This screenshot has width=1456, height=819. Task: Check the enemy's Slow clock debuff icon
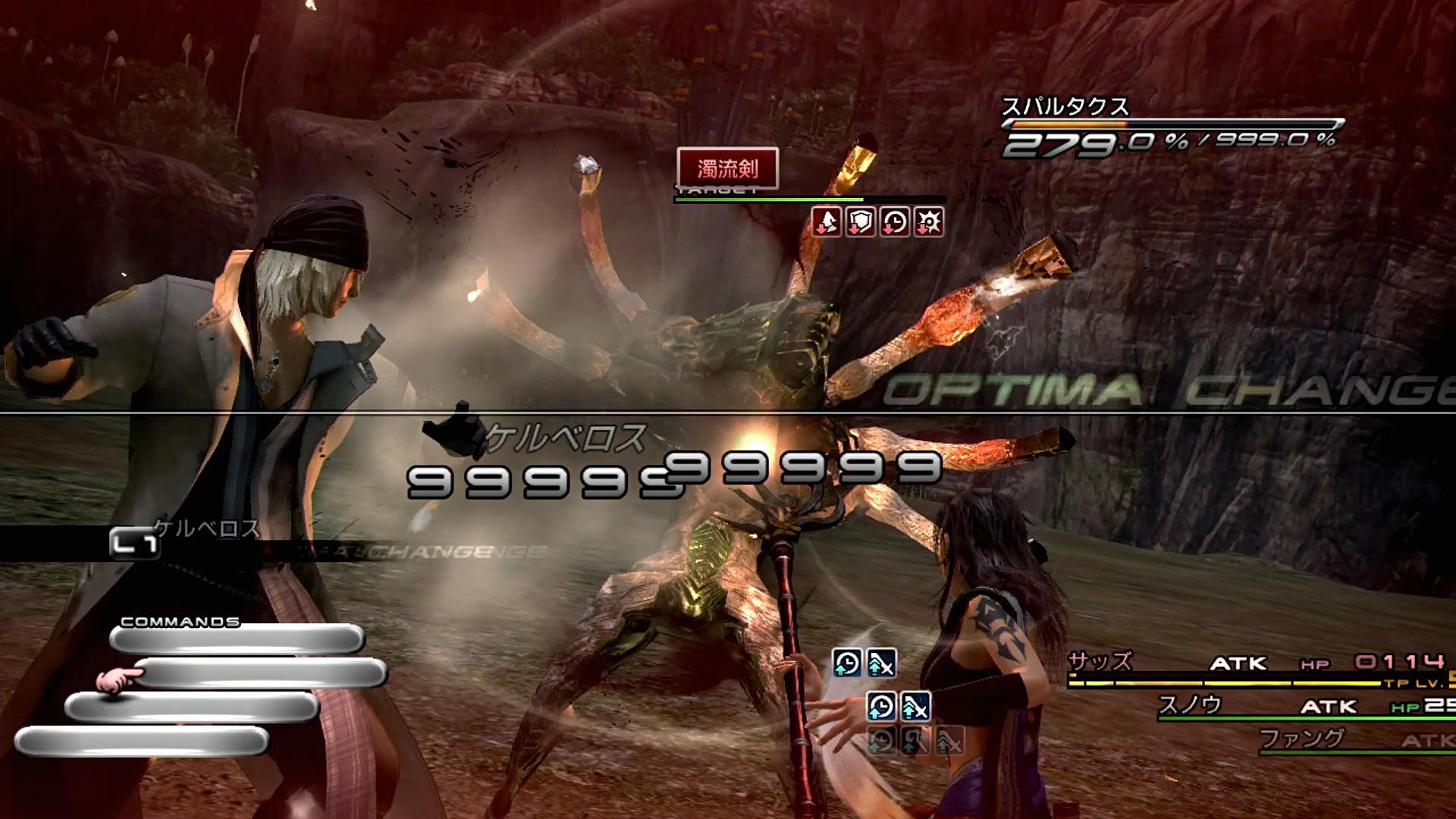[x=895, y=222]
